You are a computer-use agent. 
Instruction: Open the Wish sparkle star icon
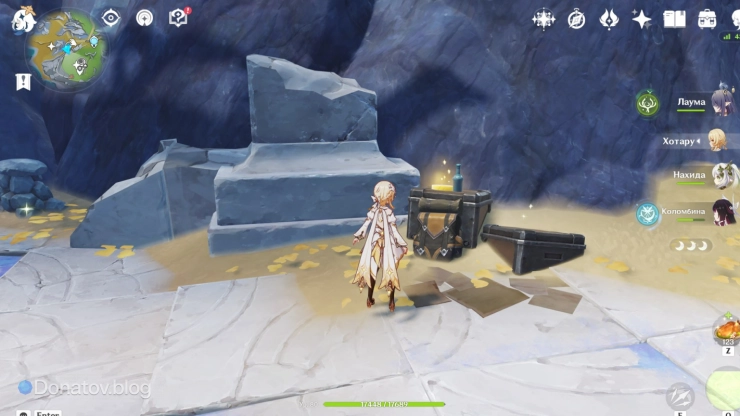pos(642,19)
